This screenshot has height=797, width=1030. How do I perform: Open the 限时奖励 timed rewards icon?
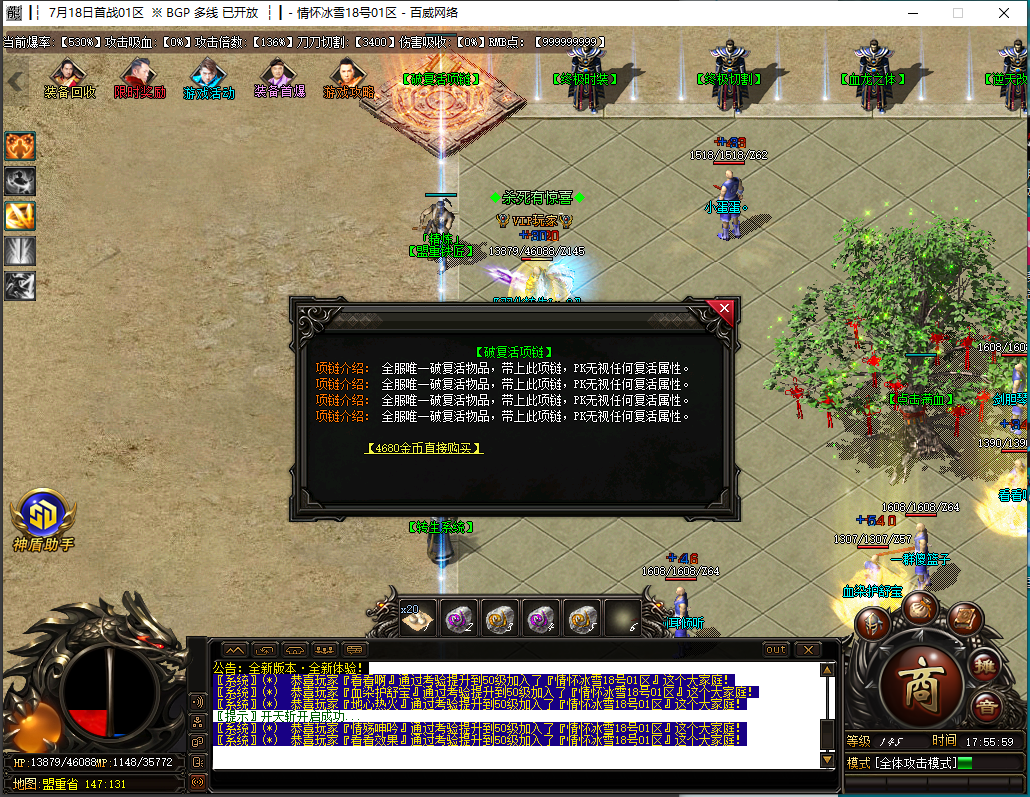point(139,78)
